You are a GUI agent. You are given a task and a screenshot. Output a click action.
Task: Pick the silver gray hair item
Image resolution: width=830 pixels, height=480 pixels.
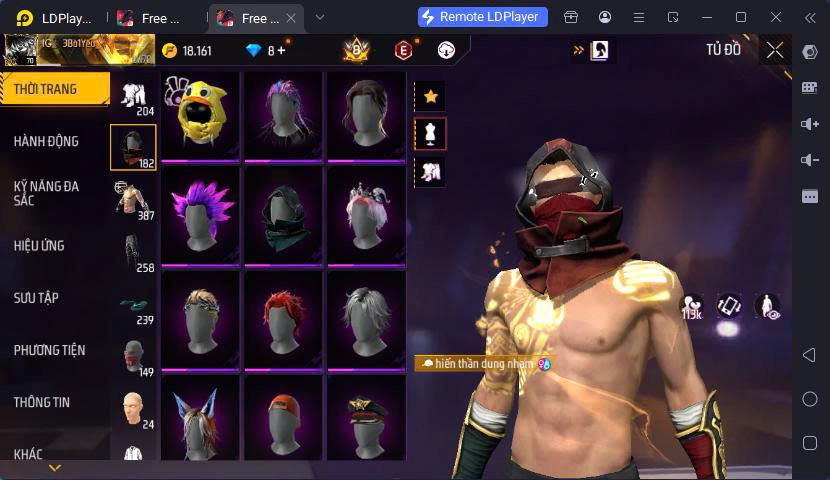tap(366, 318)
